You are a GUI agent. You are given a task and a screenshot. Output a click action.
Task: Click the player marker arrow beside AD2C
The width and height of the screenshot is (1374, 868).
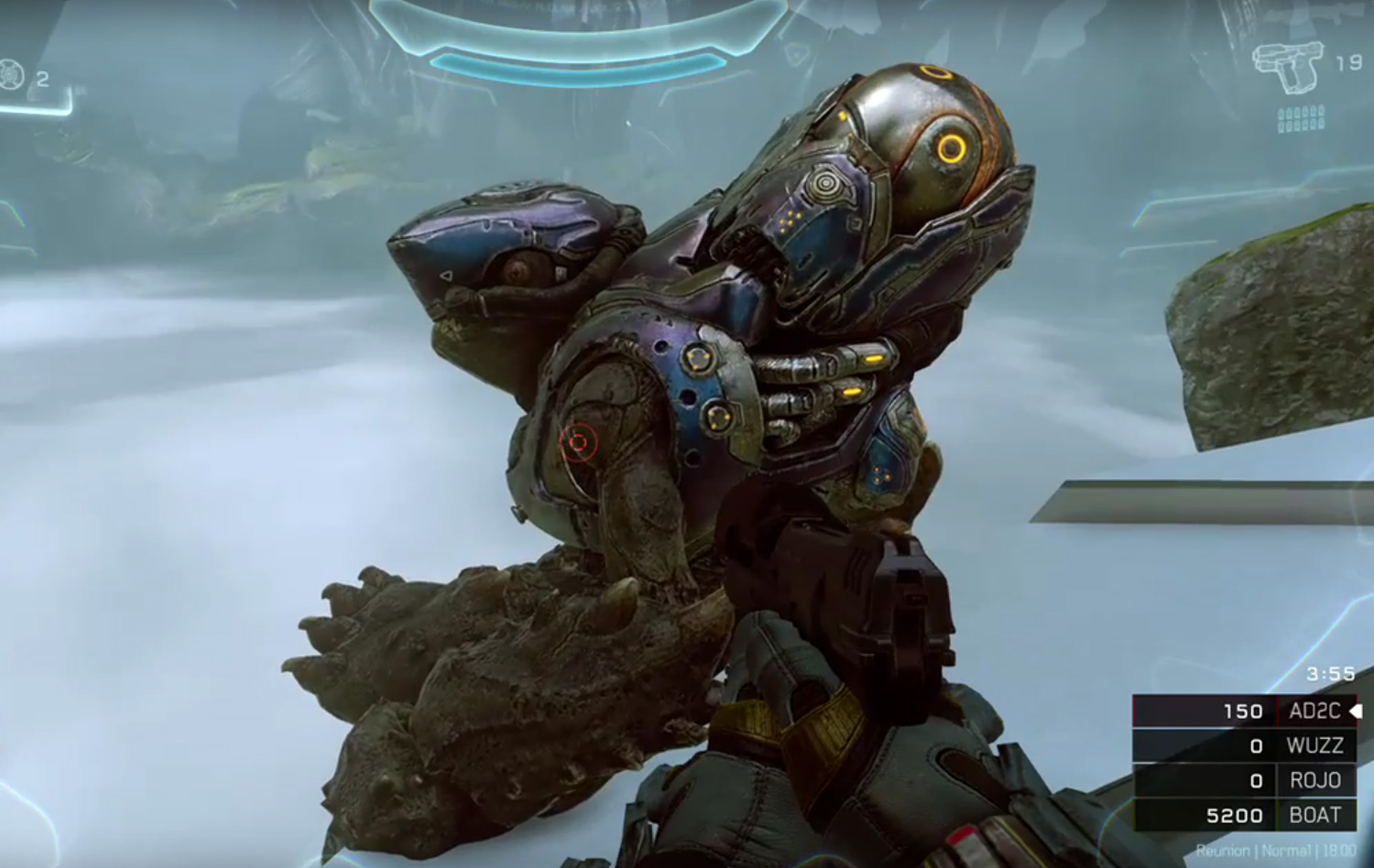pyautogui.click(x=1355, y=711)
